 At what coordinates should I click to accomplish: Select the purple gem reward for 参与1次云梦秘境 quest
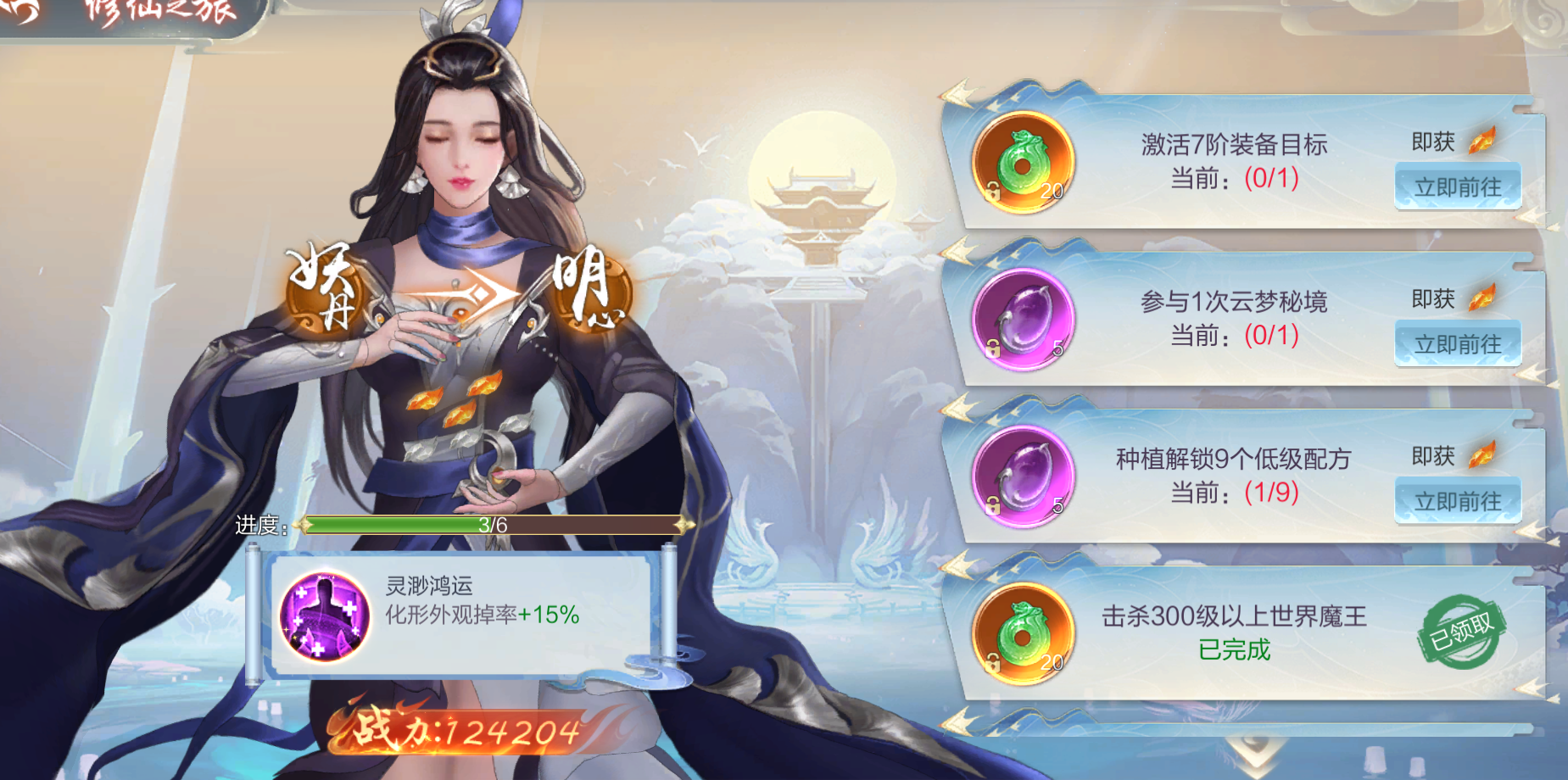1022,325
